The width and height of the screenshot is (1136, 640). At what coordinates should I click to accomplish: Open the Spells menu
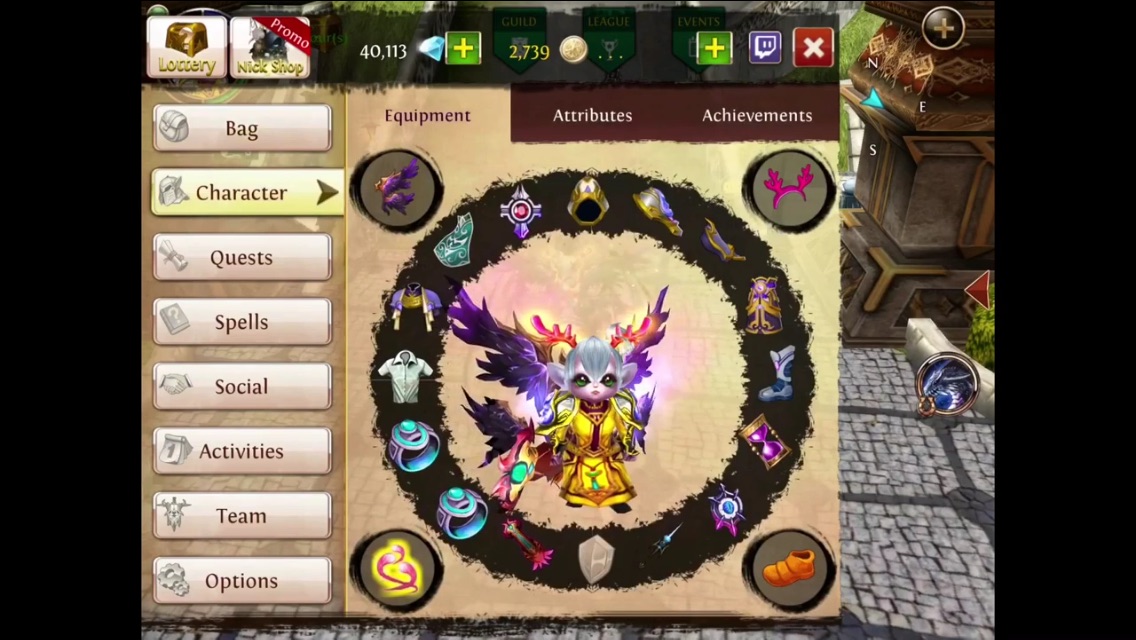(x=242, y=322)
